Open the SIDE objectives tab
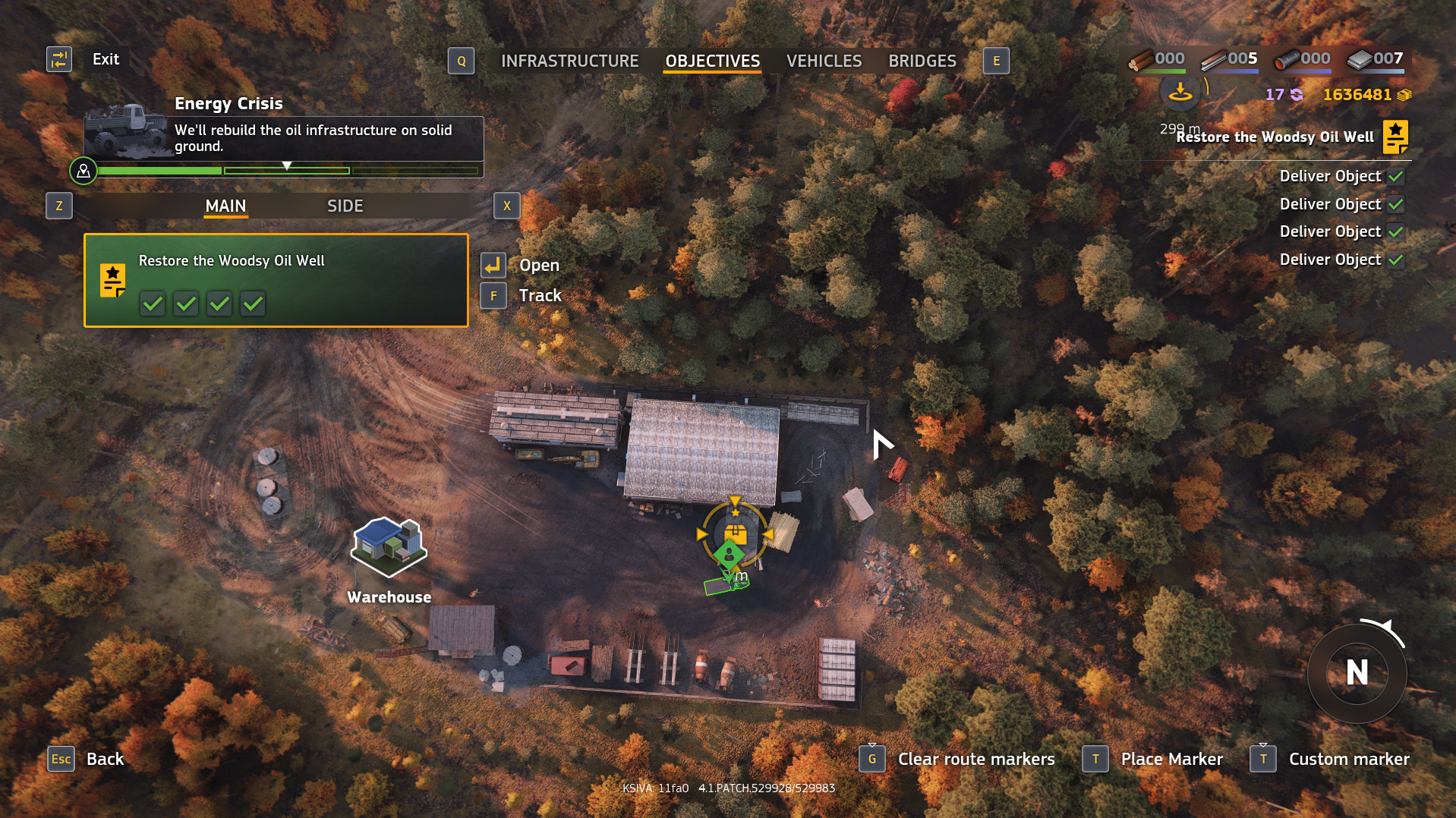 (345, 206)
